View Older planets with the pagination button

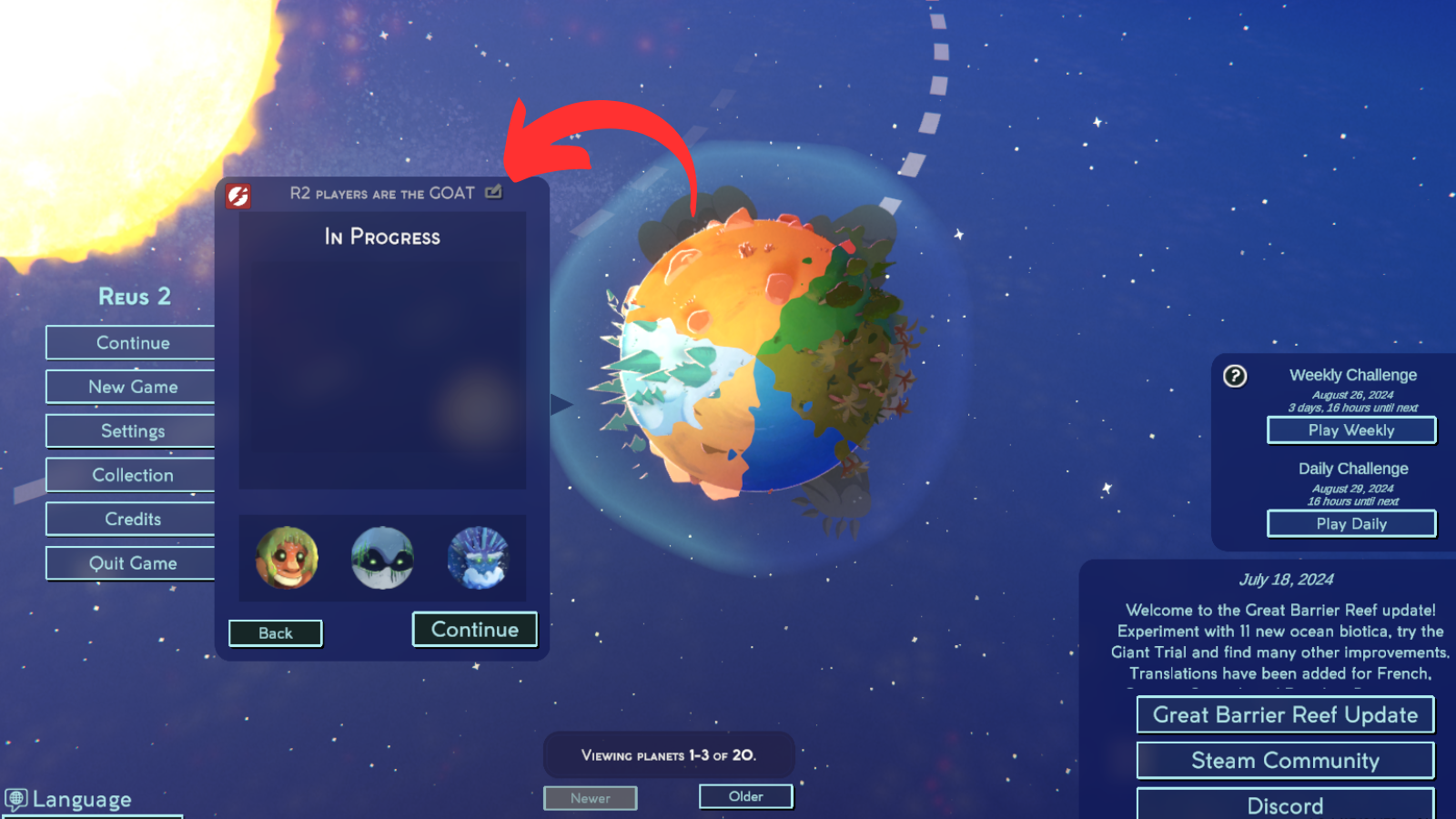[745, 796]
